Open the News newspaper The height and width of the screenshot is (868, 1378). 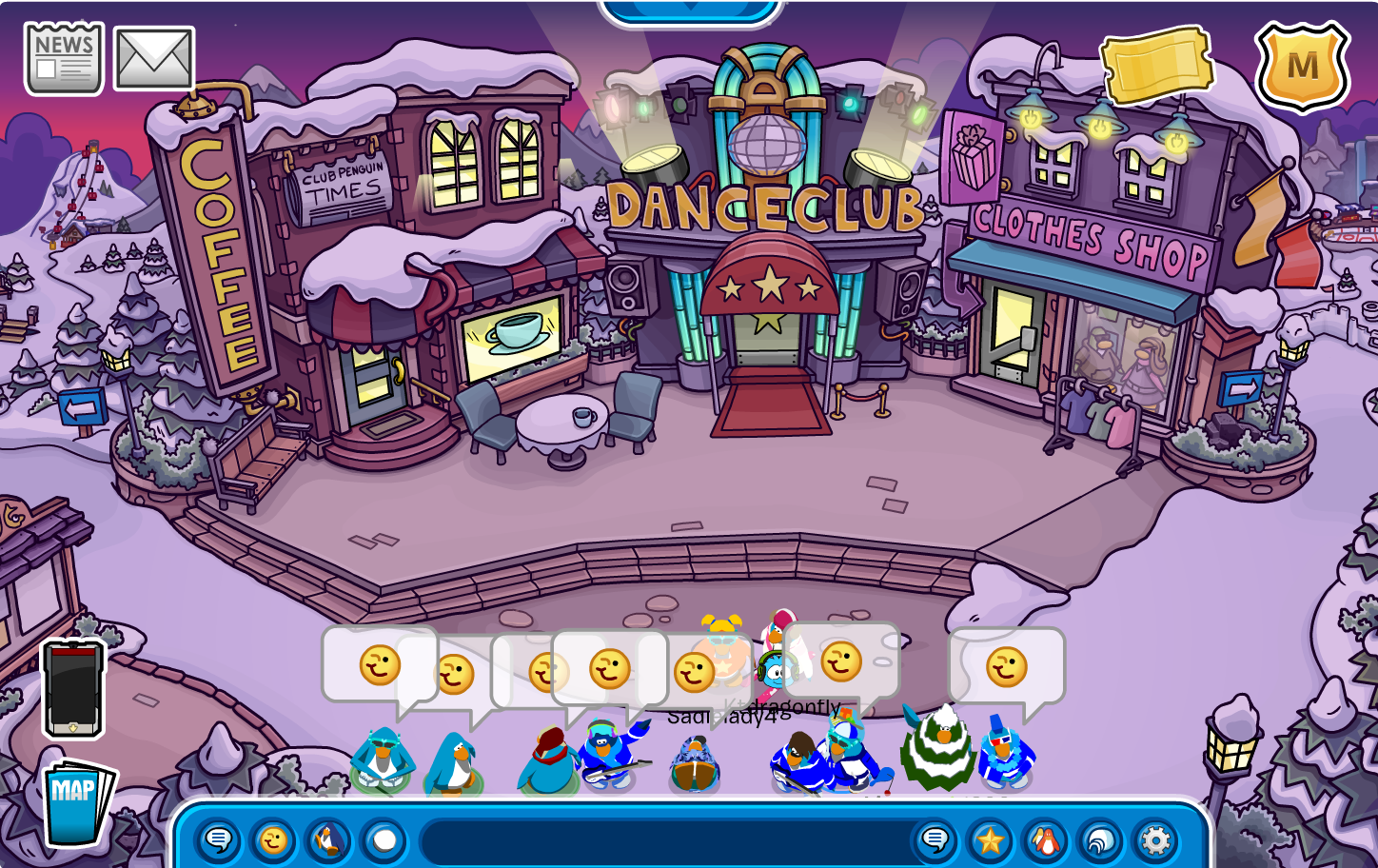(x=64, y=59)
